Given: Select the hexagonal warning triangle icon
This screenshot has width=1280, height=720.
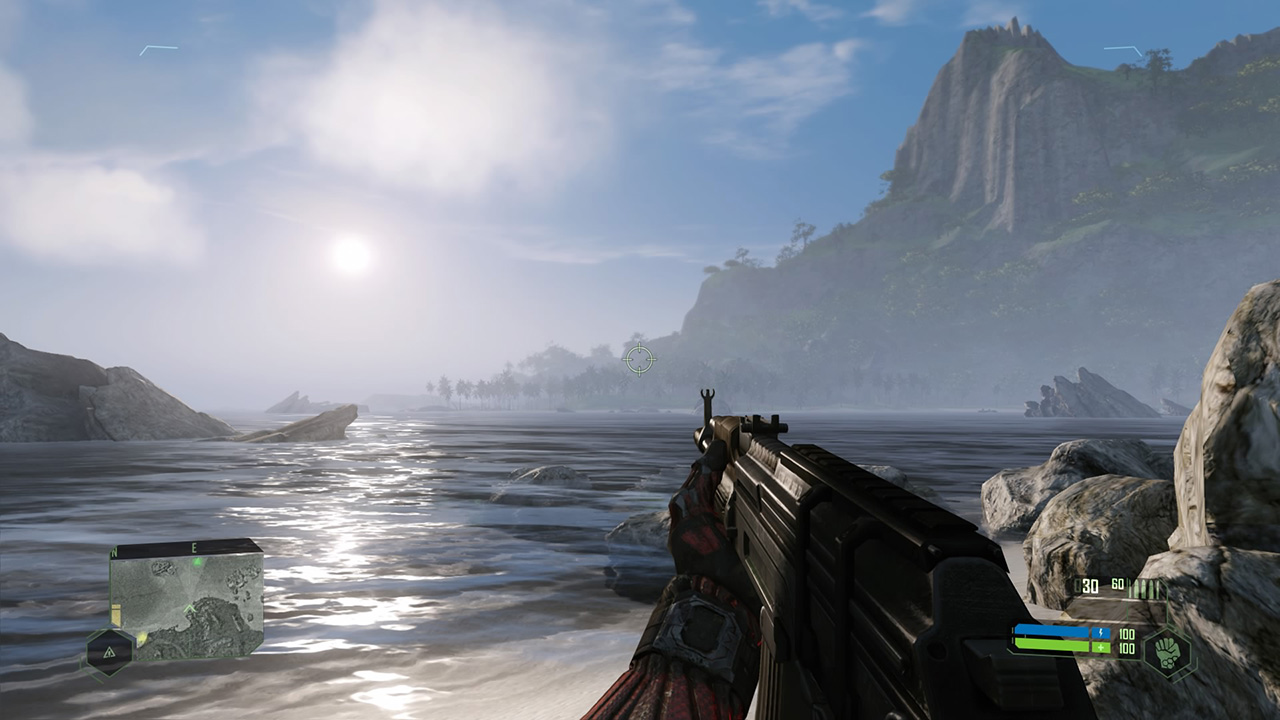Looking at the screenshot, I should coord(108,652).
